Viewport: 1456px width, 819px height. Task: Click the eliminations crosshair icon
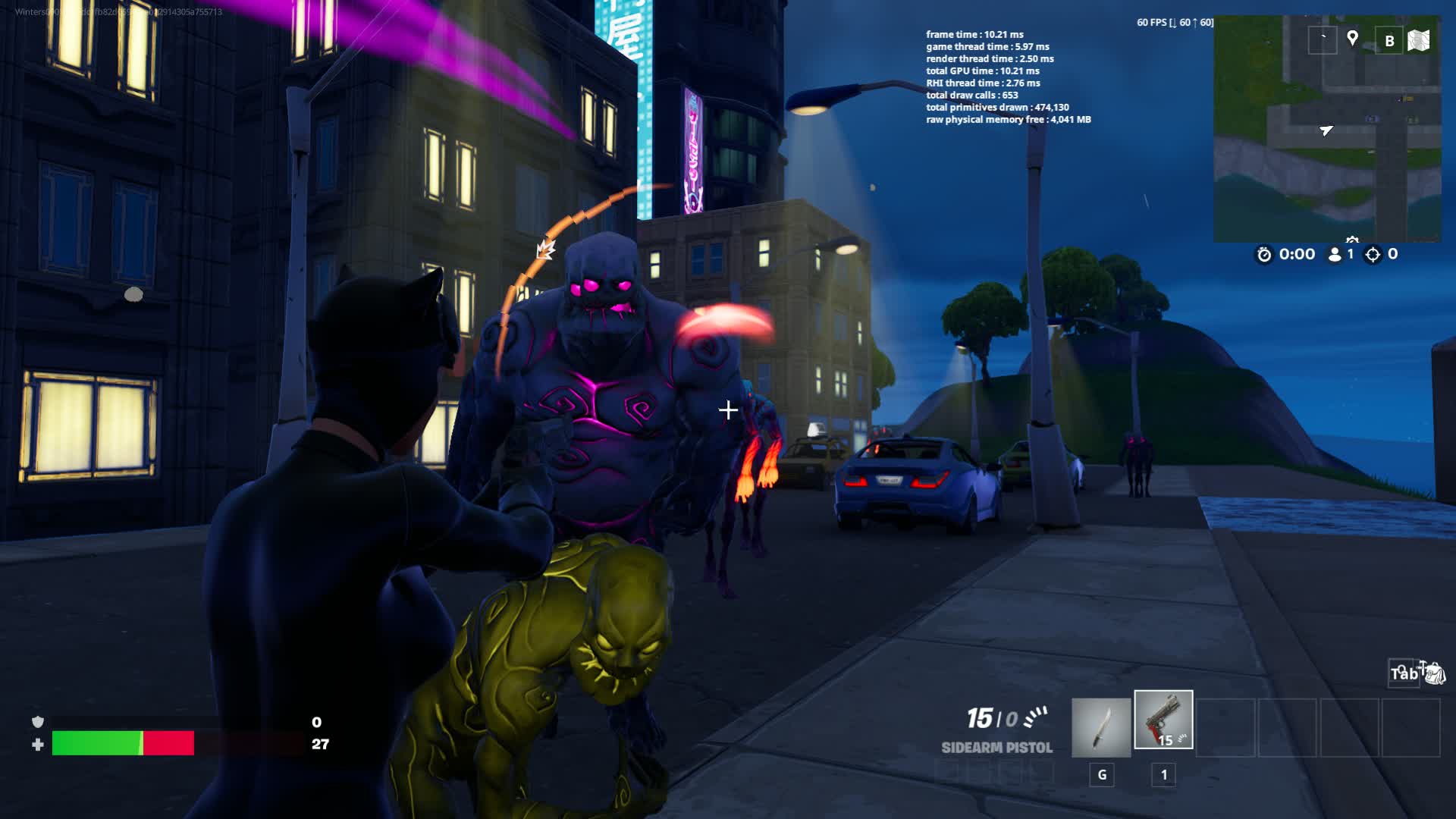point(1372,255)
